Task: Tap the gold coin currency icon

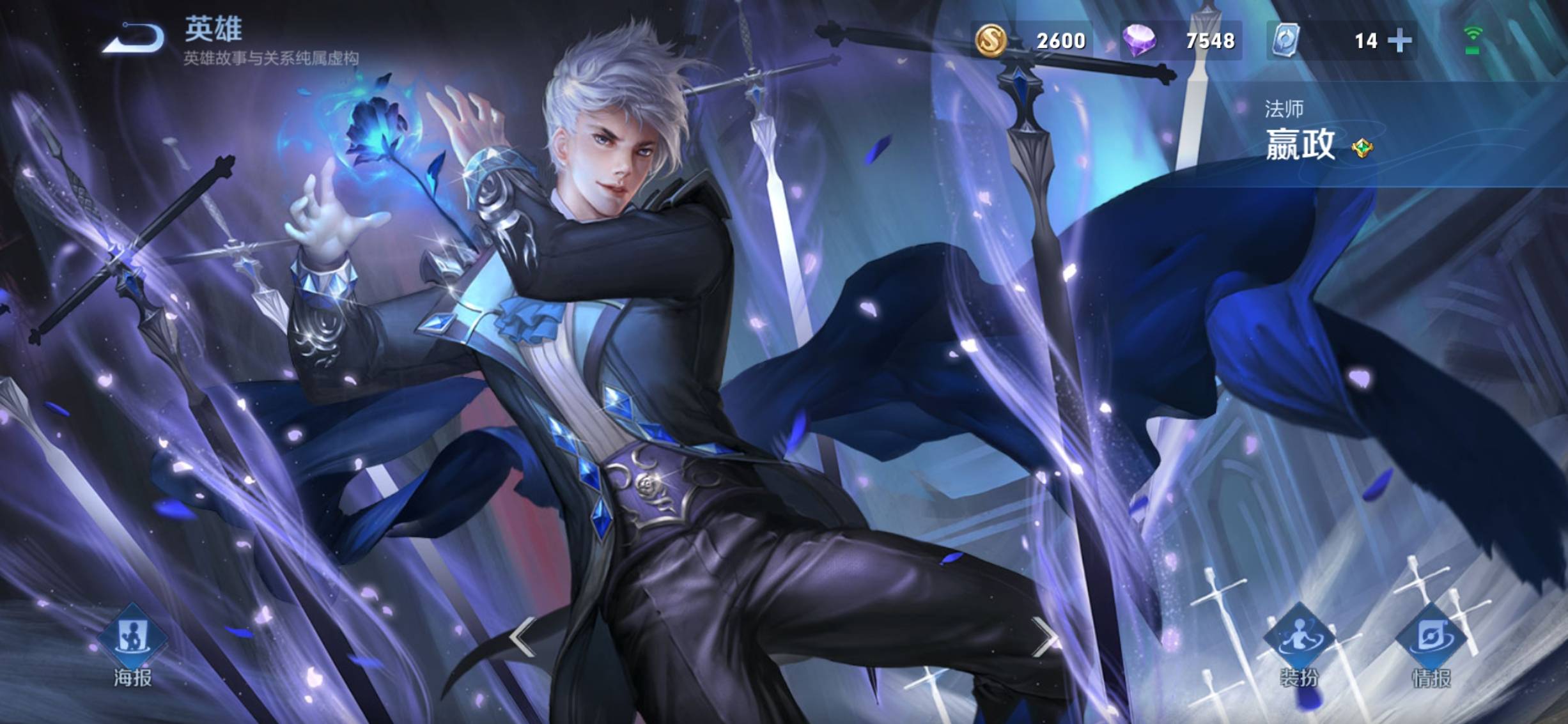Action: [x=991, y=40]
